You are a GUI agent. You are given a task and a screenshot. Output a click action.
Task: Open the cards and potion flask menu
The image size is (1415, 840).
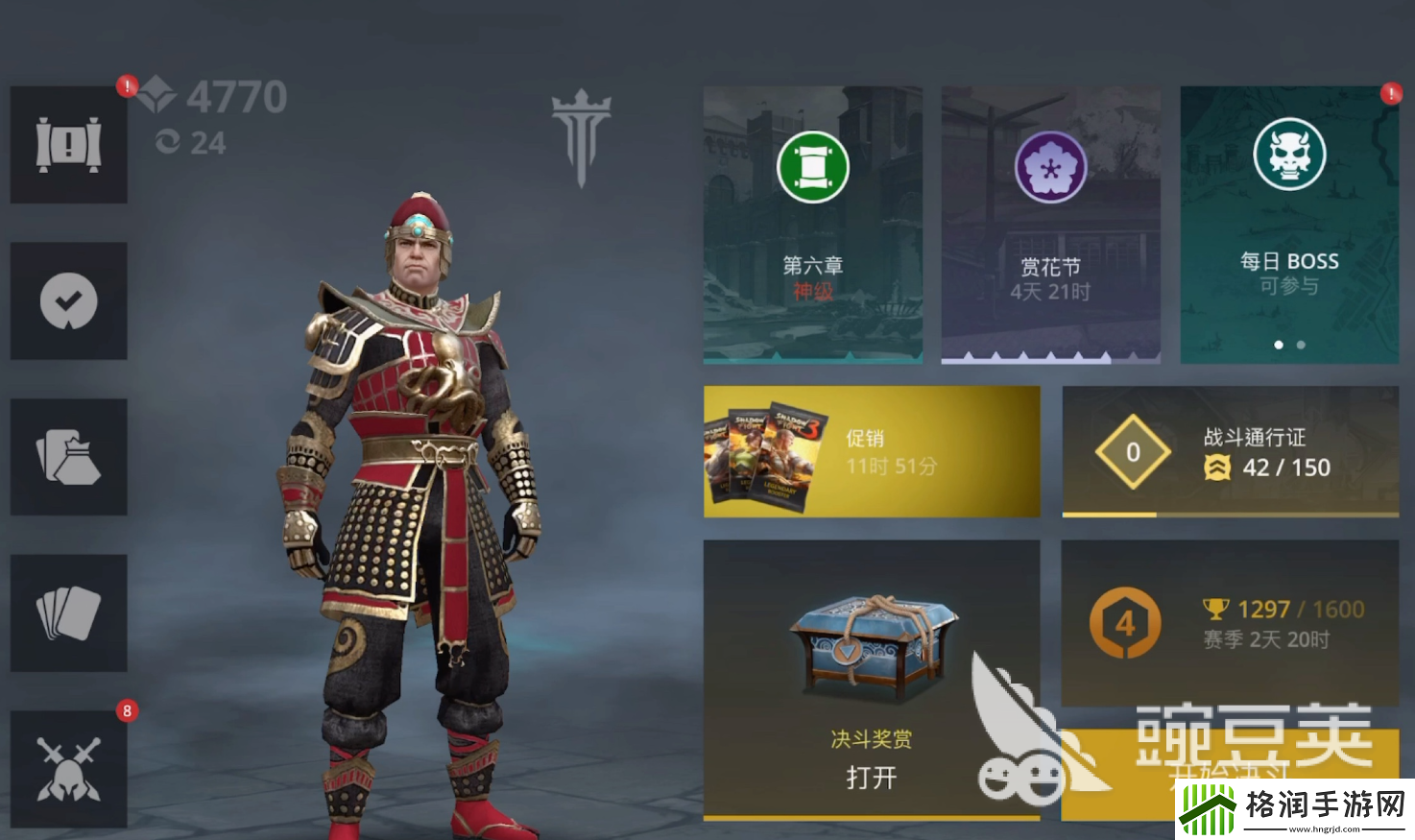[x=68, y=457]
